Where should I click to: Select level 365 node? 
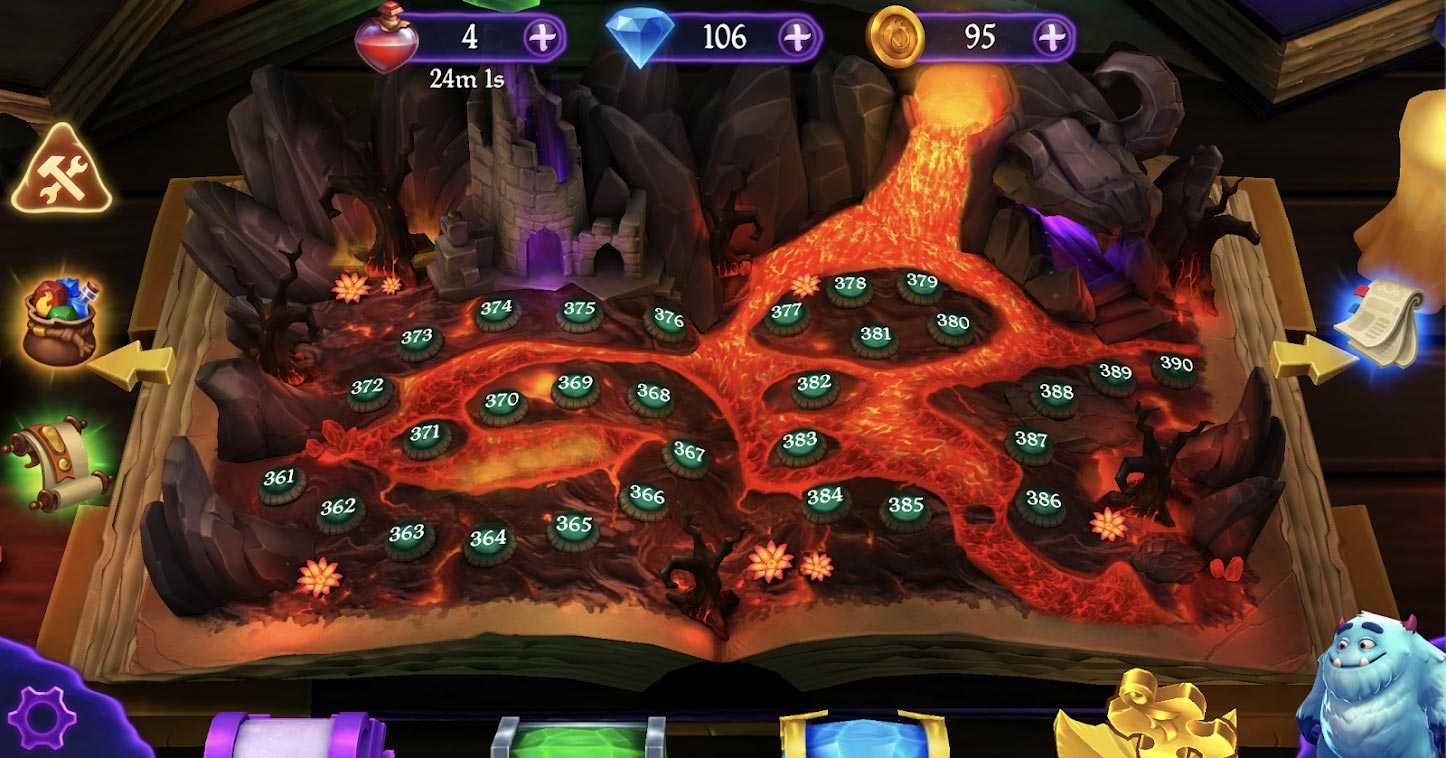574,529
